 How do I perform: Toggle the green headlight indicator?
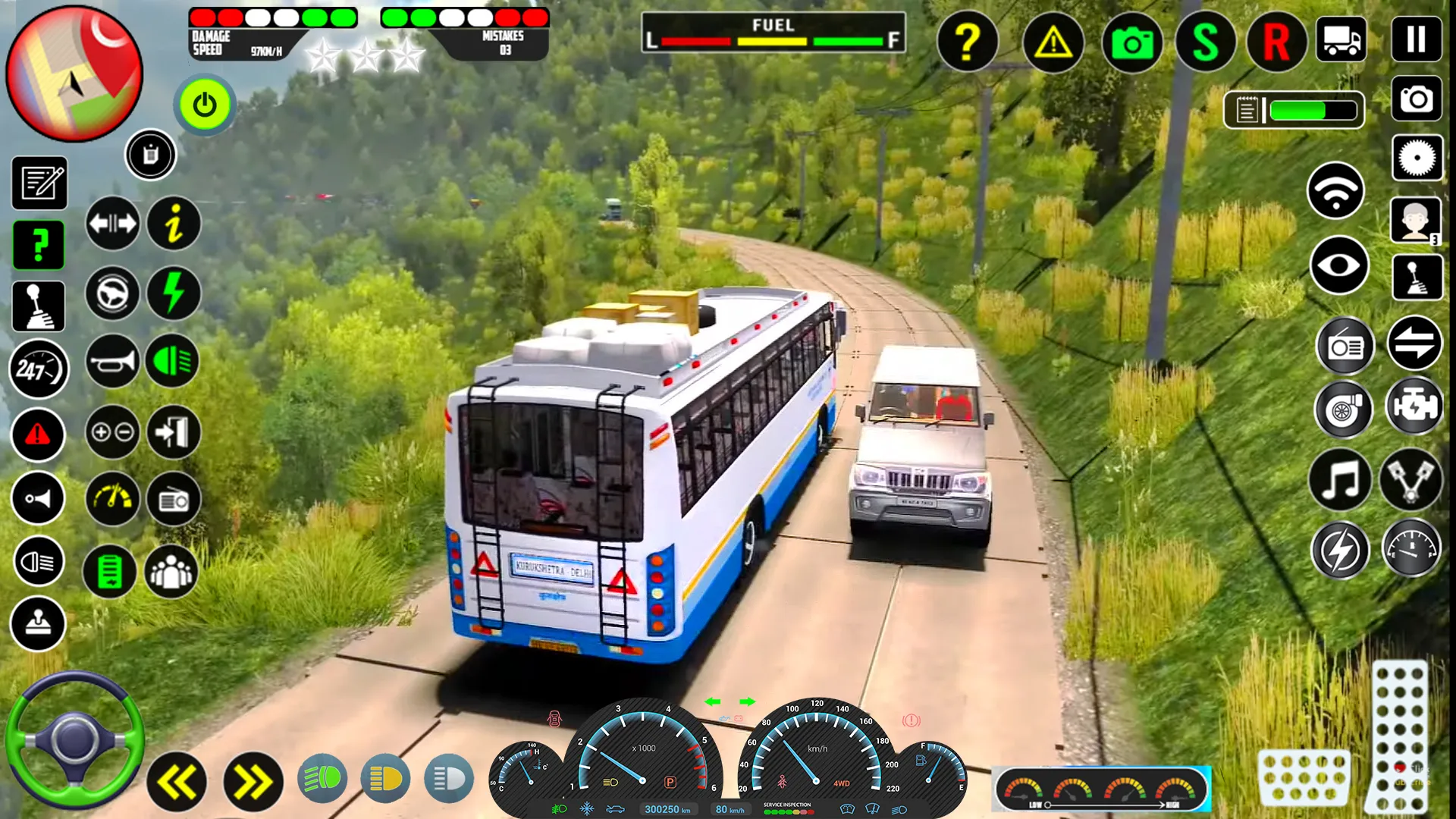tap(174, 362)
